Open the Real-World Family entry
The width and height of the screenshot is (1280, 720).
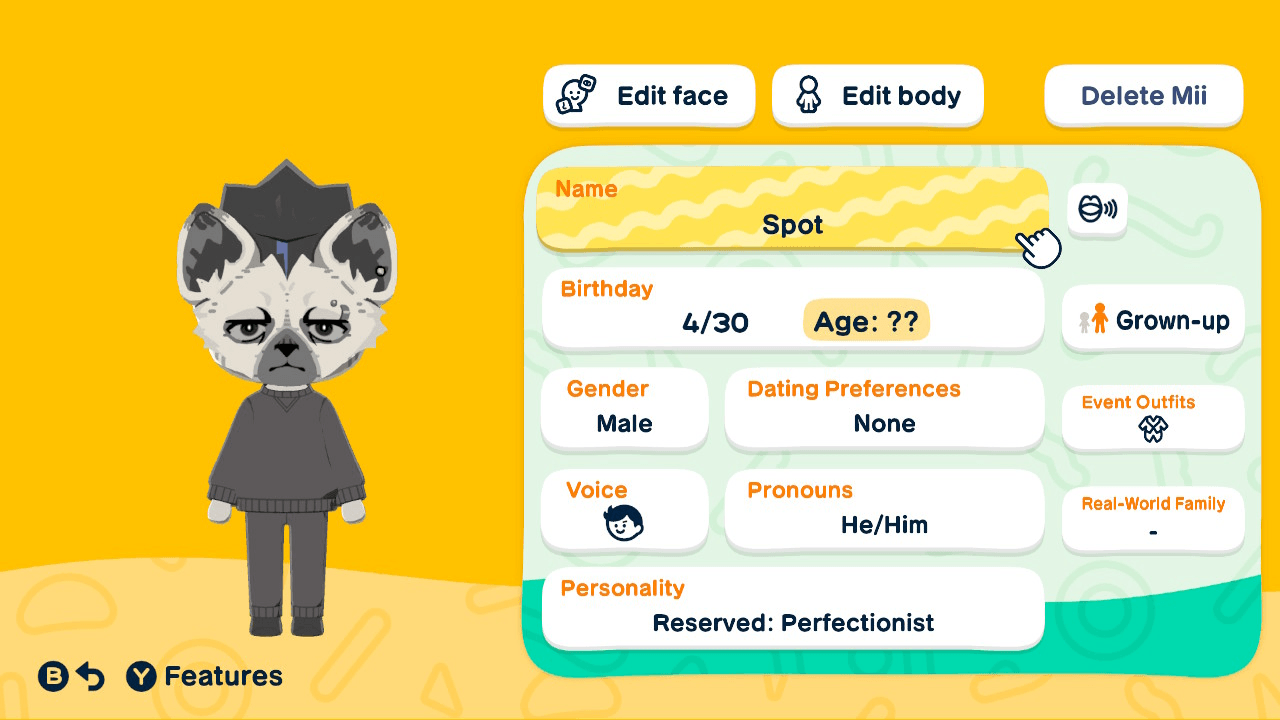point(1152,518)
